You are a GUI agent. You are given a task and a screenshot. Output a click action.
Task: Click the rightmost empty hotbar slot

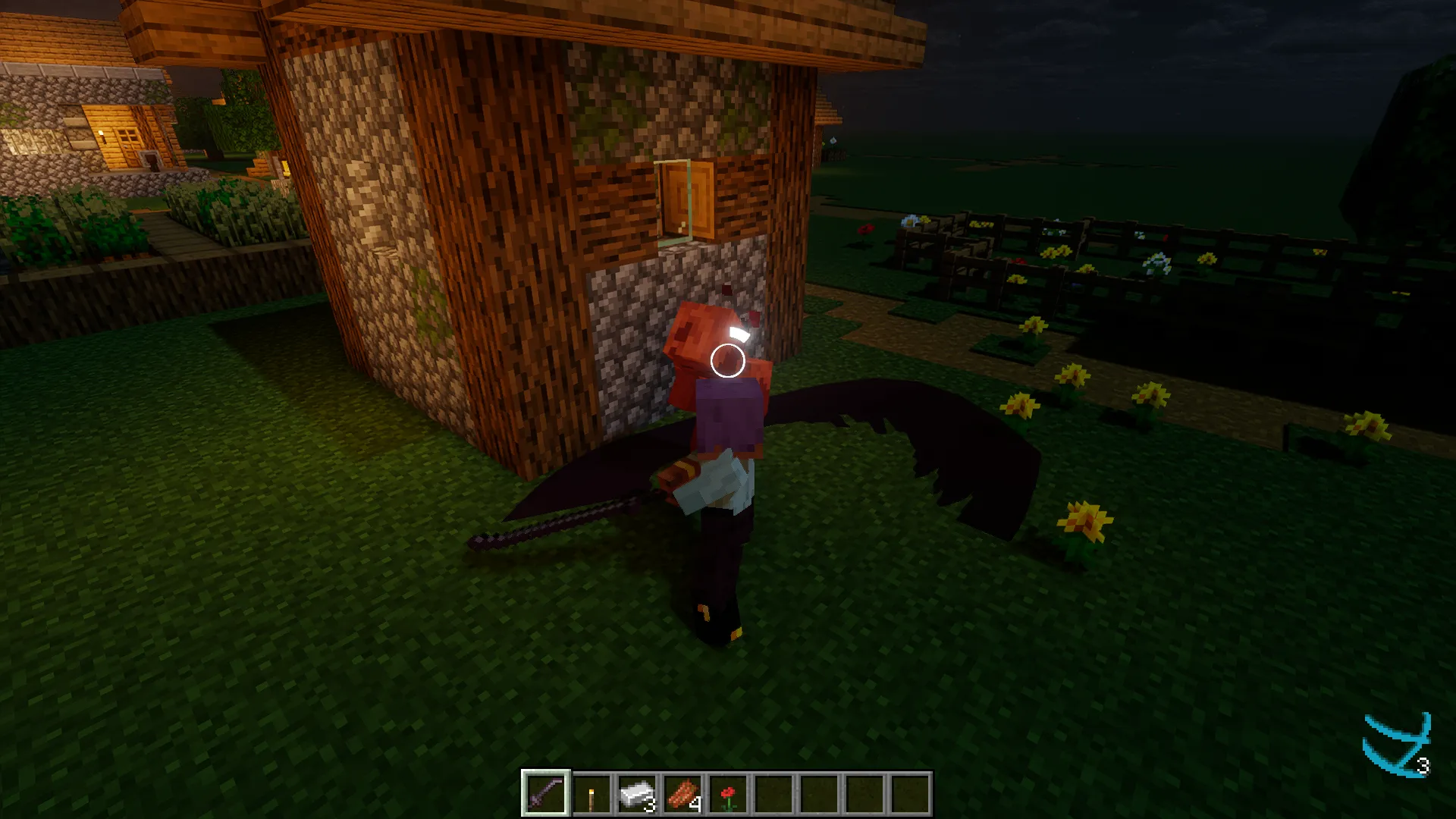coord(912,794)
